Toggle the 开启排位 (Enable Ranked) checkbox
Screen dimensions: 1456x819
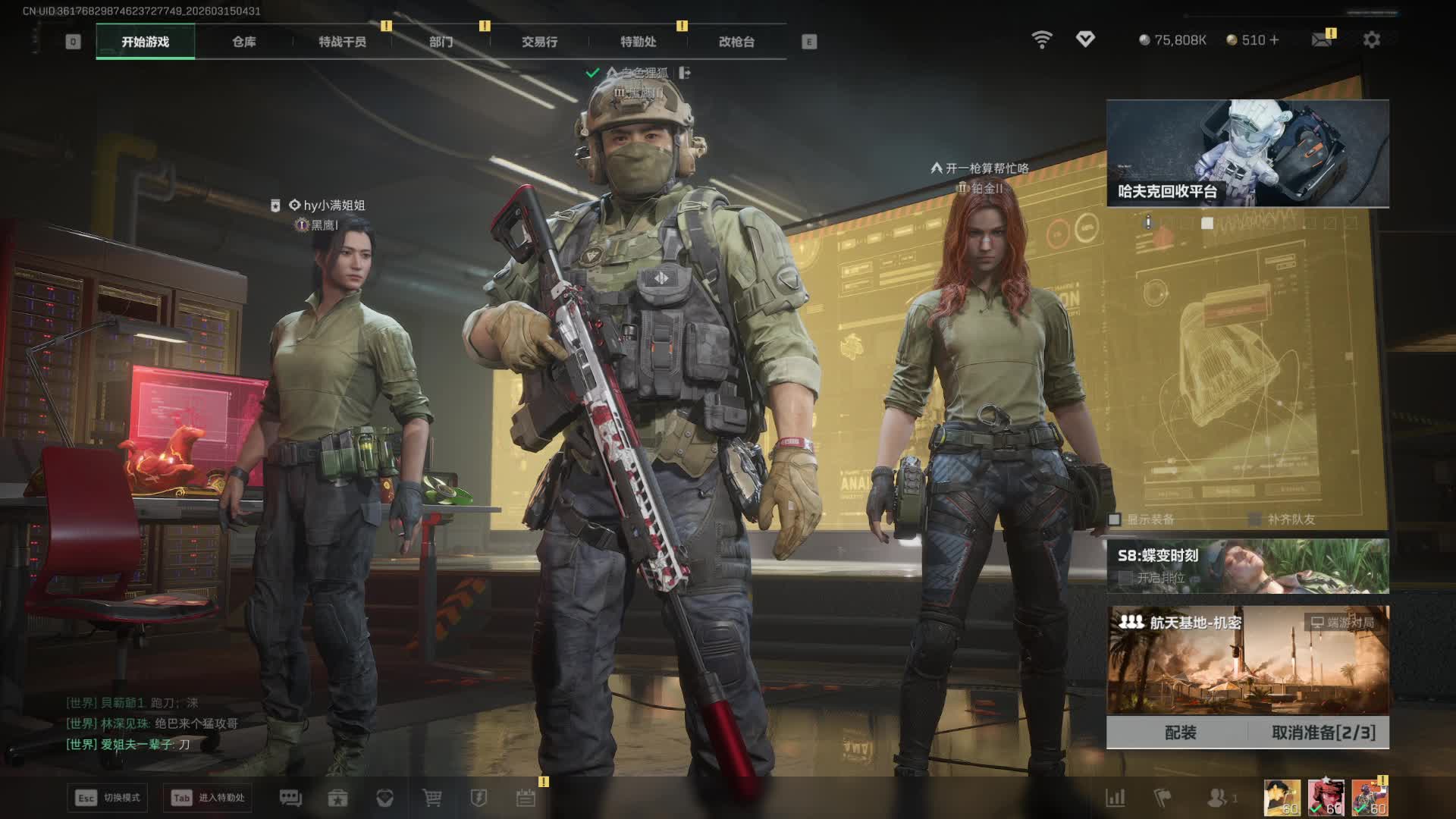pyautogui.click(x=1125, y=578)
